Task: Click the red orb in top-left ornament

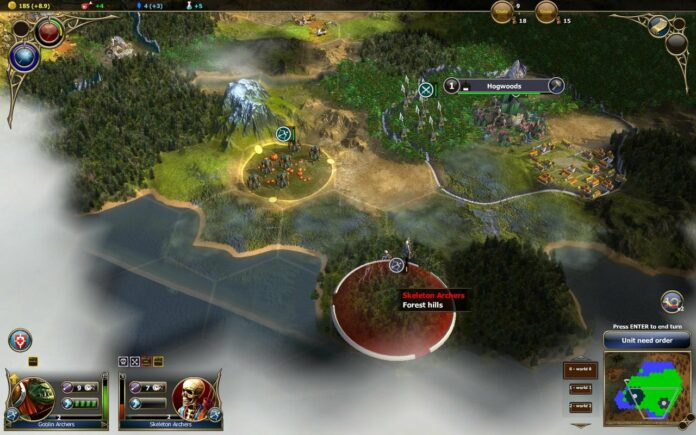Action: click(49, 31)
